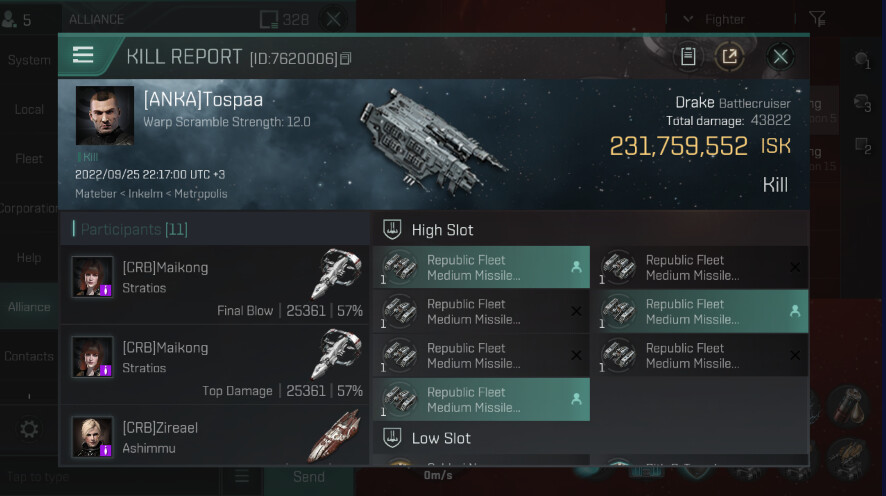View Tospaa's pilot portrait
This screenshot has height=496, width=886.
(105, 115)
